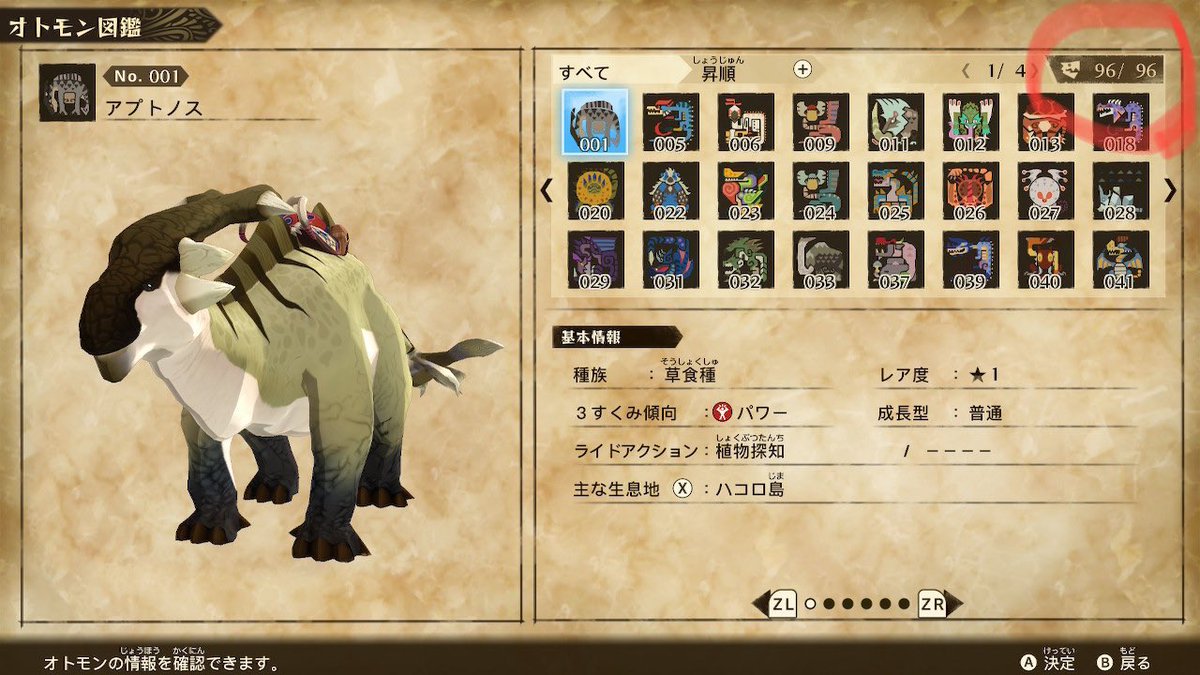View monster entry number 023
Image resolution: width=1200 pixels, height=675 pixels.
coord(745,191)
